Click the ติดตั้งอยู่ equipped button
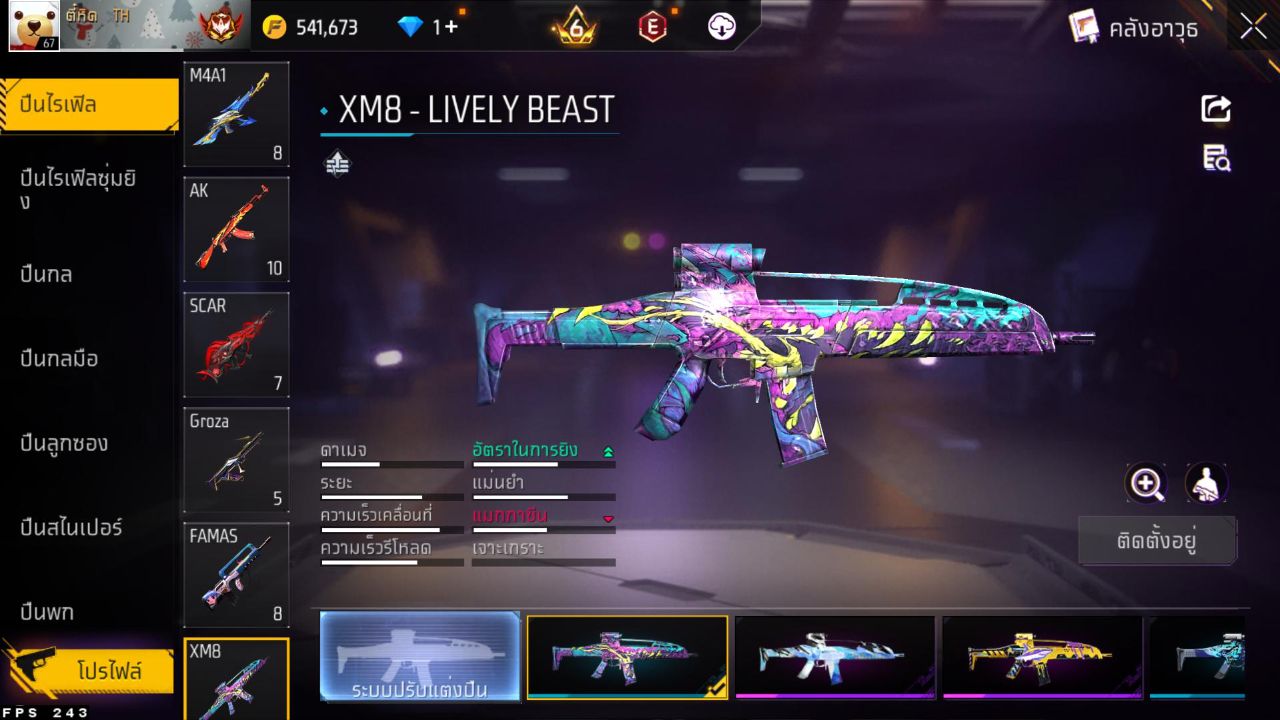The image size is (1280, 720). 1157,540
